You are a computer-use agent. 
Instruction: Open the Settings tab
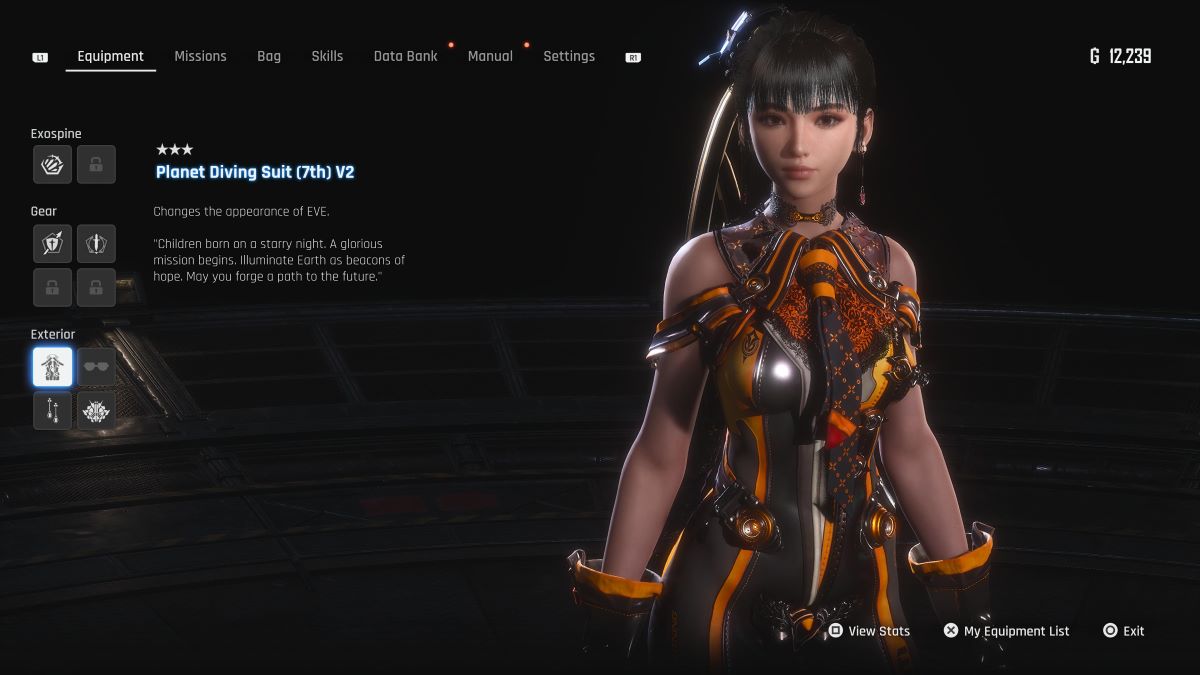pos(569,56)
